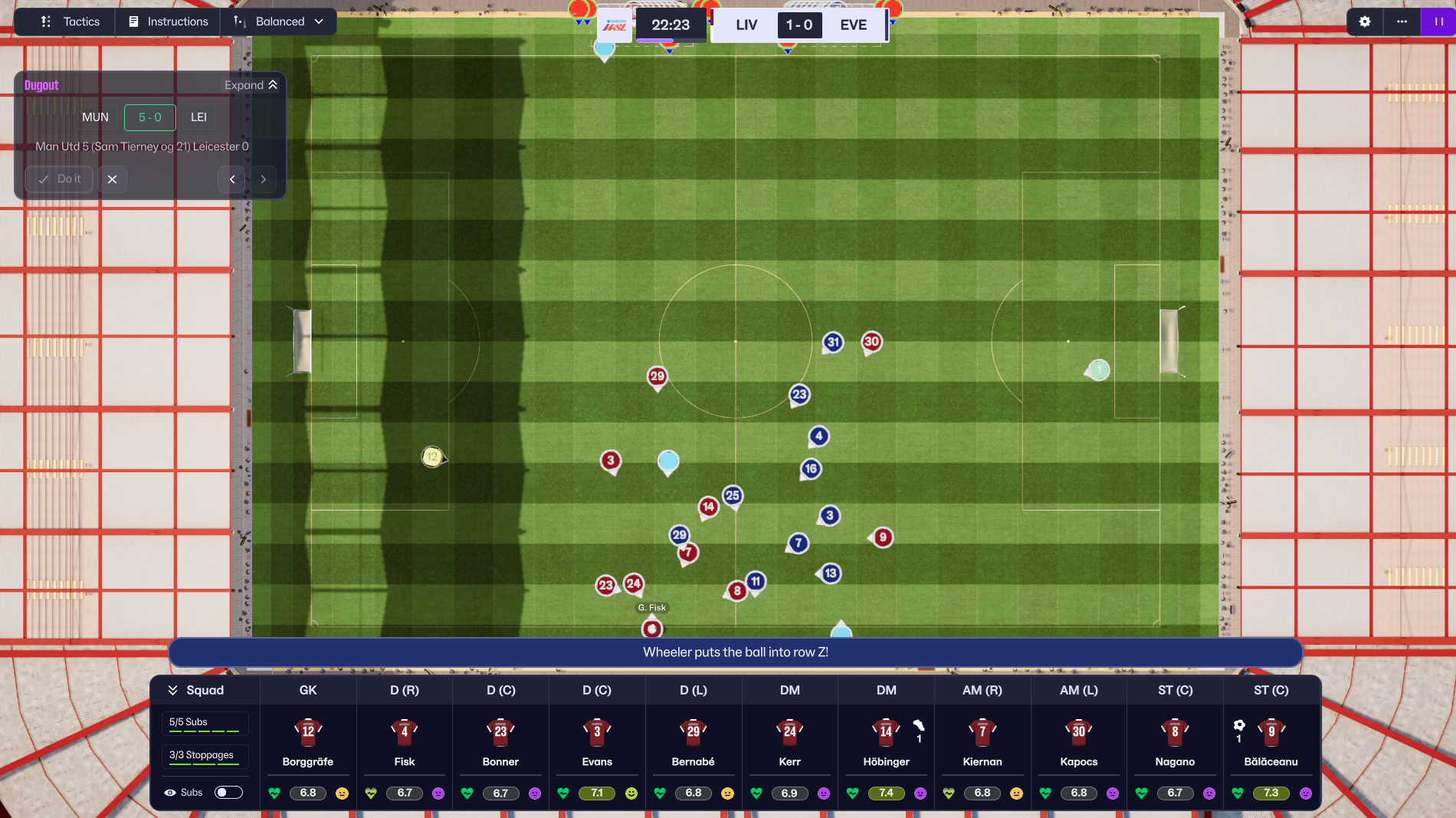Dismiss the dugout notification with X
1456x818 pixels.
coord(112,179)
